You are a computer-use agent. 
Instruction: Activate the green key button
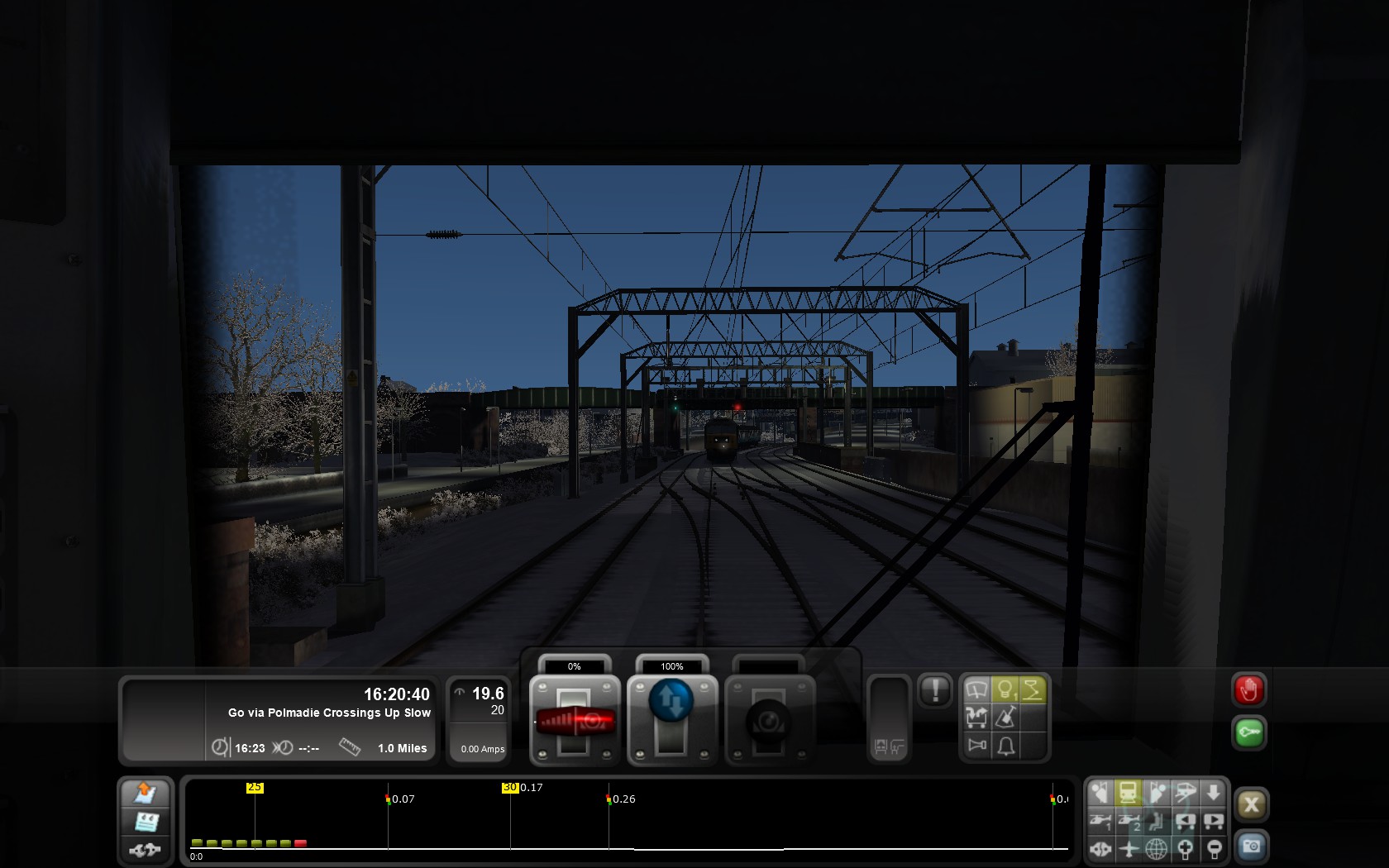click(x=1248, y=732)
